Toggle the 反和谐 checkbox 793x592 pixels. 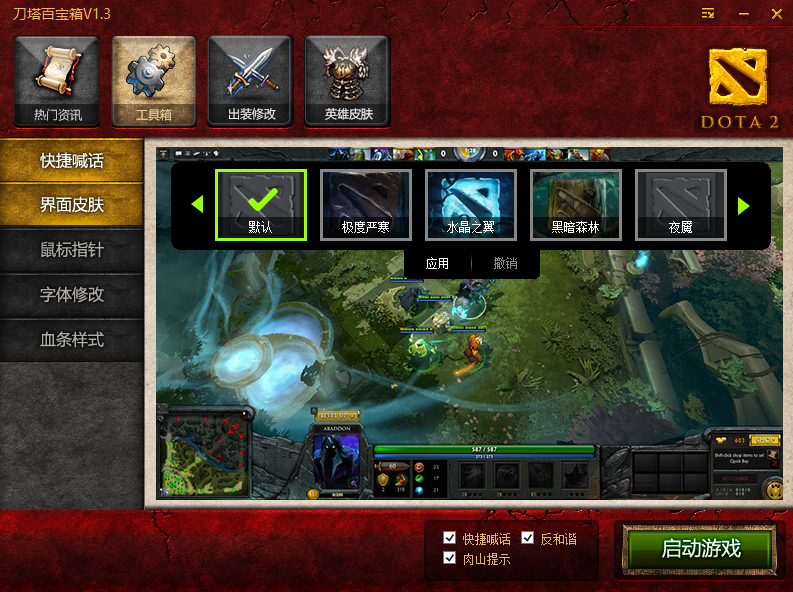click(528, 539)
